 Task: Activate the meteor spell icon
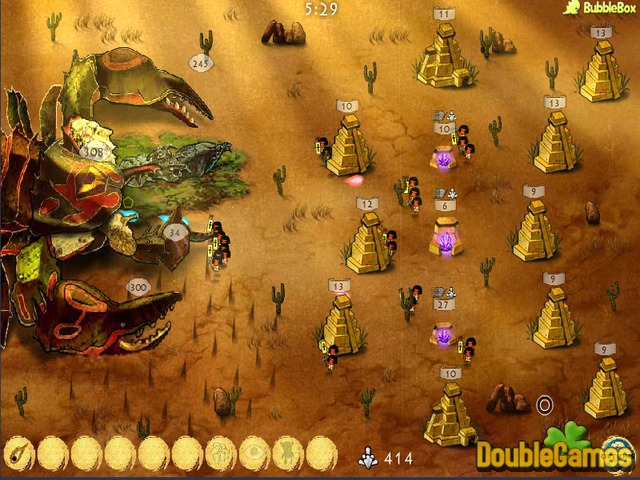19,453
